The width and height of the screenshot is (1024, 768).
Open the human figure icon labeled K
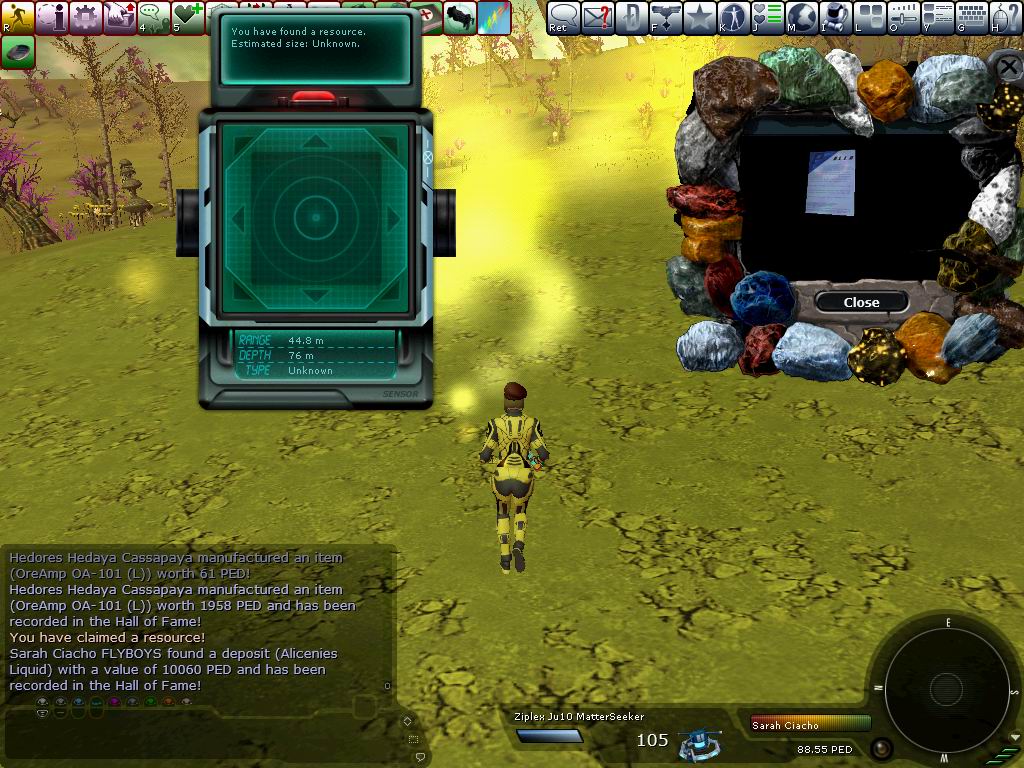coord(734,17)
